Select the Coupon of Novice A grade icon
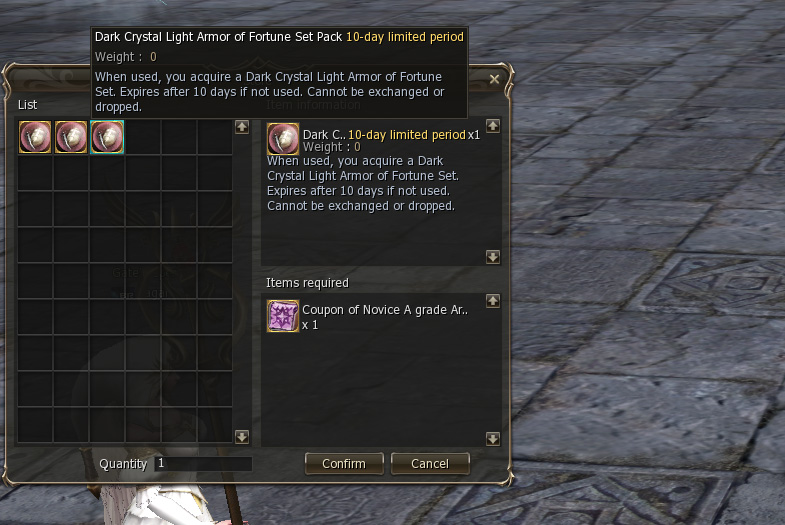This screenshot has width=785, height=525. [283, 316]
